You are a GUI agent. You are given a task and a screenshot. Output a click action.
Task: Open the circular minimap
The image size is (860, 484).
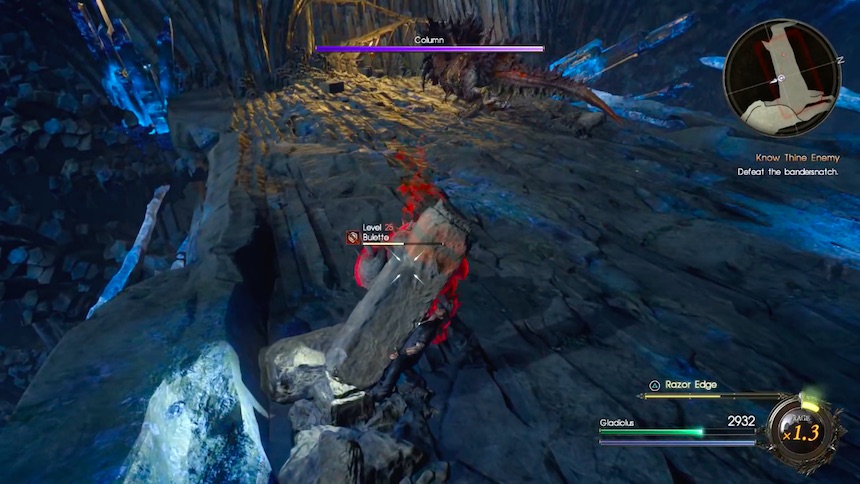[x=781, y=77]
